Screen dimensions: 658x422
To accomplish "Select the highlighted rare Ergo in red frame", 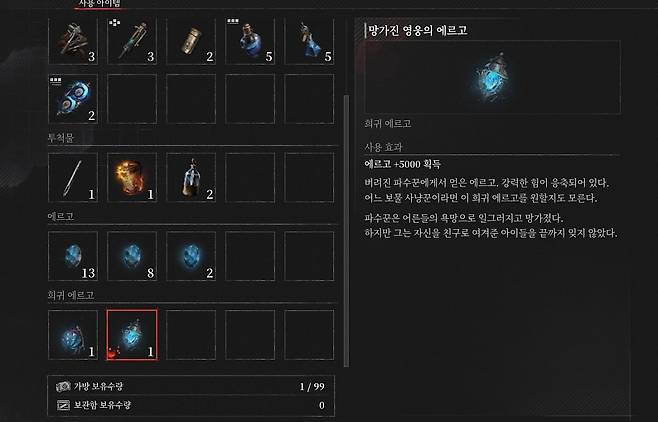I will [132, 334].
